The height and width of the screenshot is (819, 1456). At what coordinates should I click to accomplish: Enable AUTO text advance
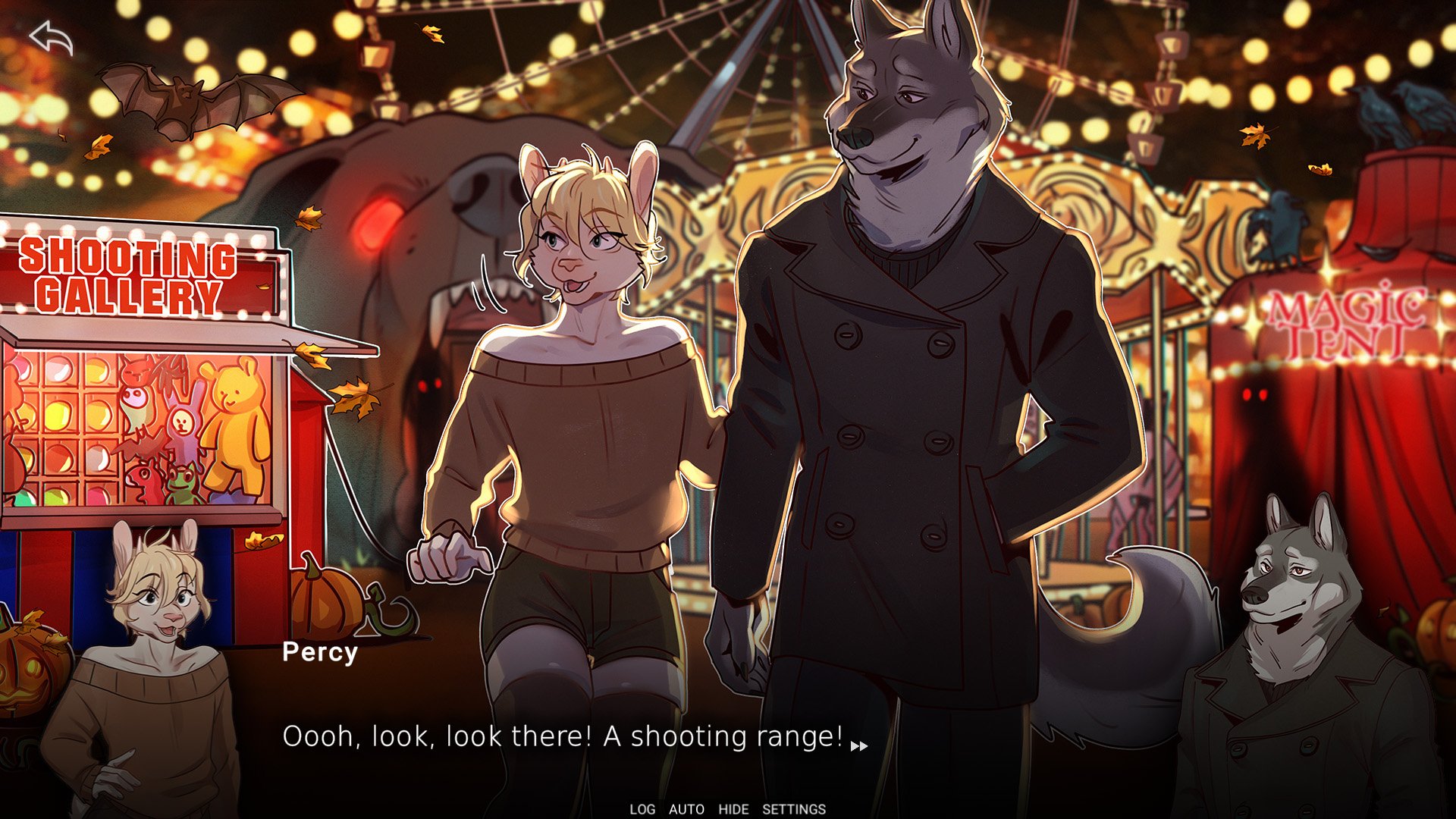tap(686, 809)
